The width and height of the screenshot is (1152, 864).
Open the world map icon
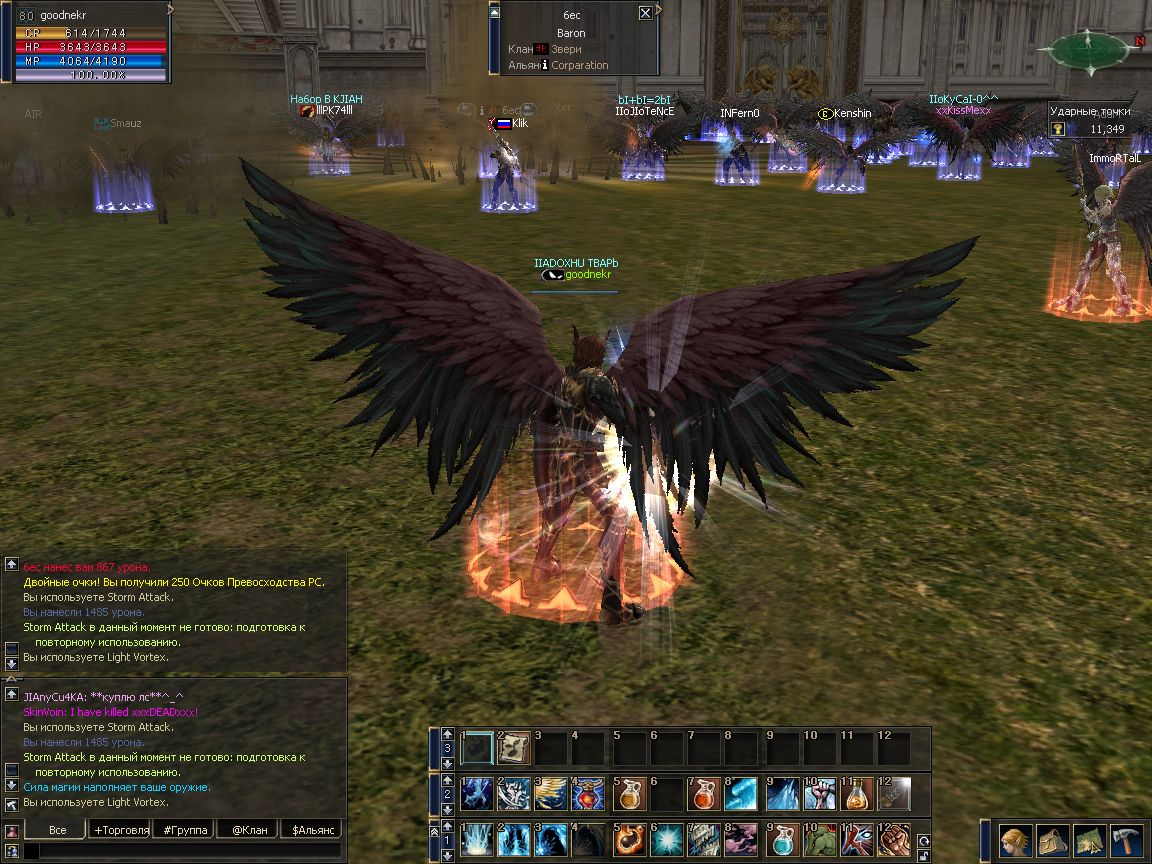pyautogui.click(x=1090, y=838)
